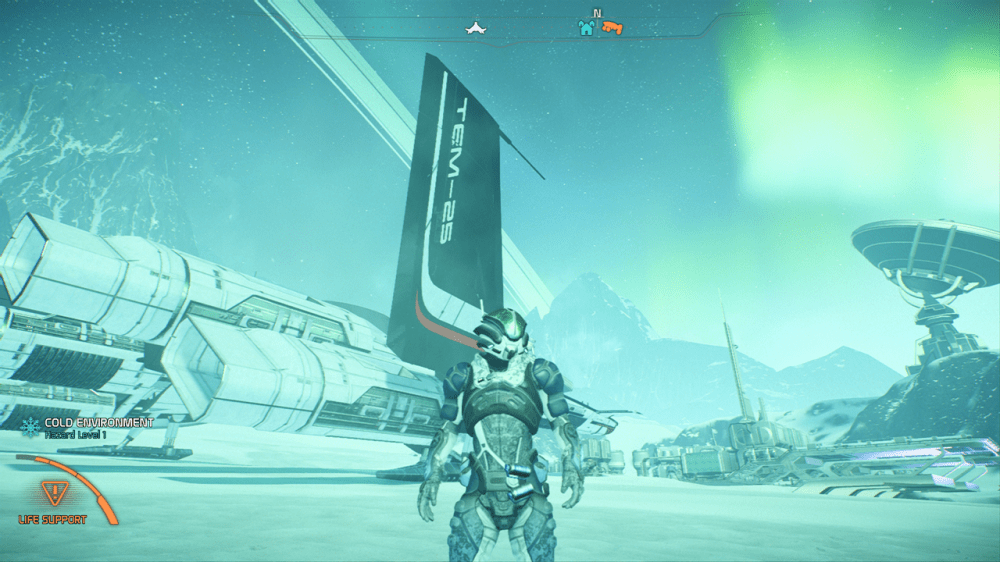Click the orange marker on the compass
Screen dimensions: 1000x562
tap(612, 28)
